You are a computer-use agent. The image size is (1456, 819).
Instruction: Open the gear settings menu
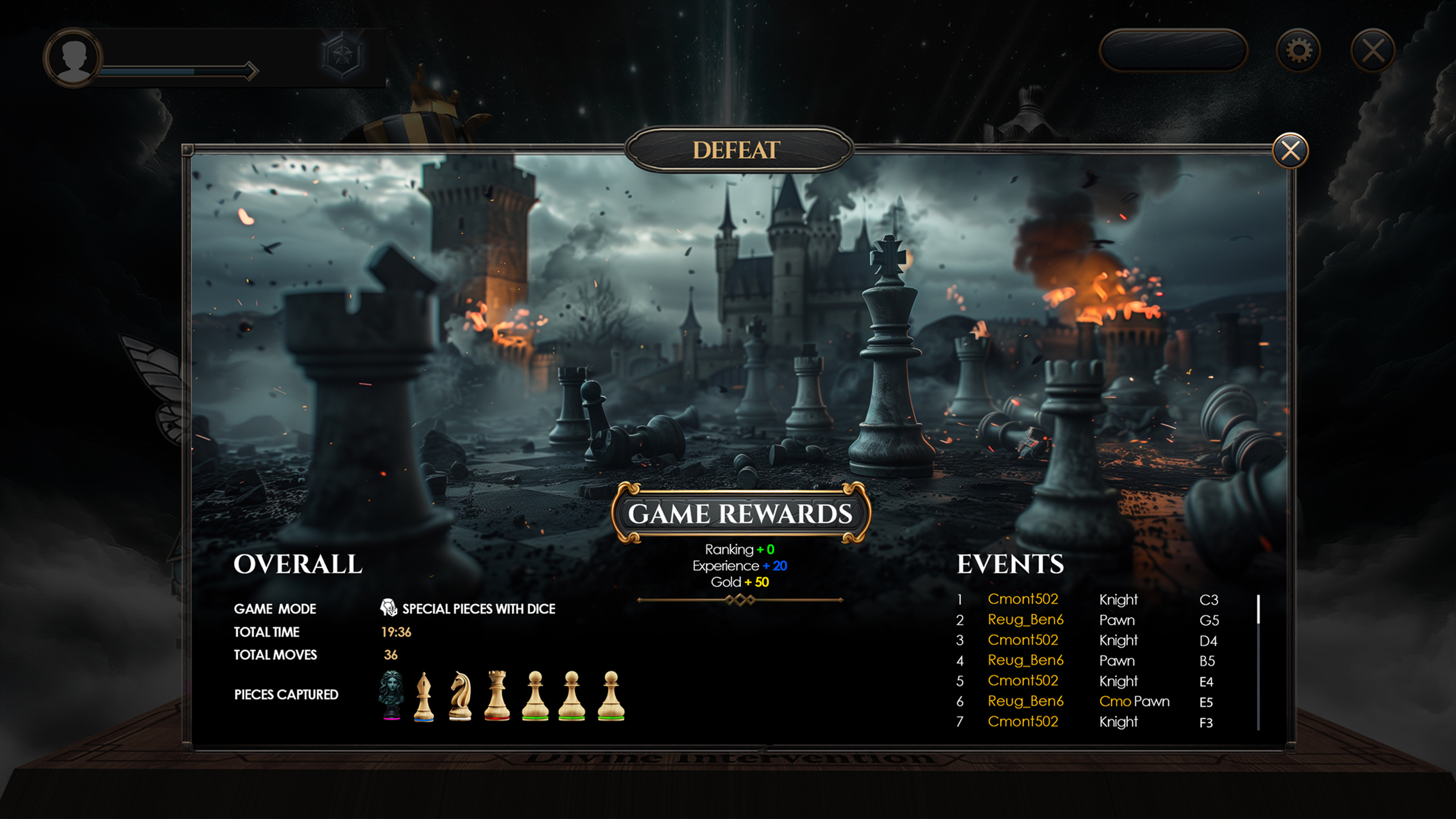pos(1298,51)
